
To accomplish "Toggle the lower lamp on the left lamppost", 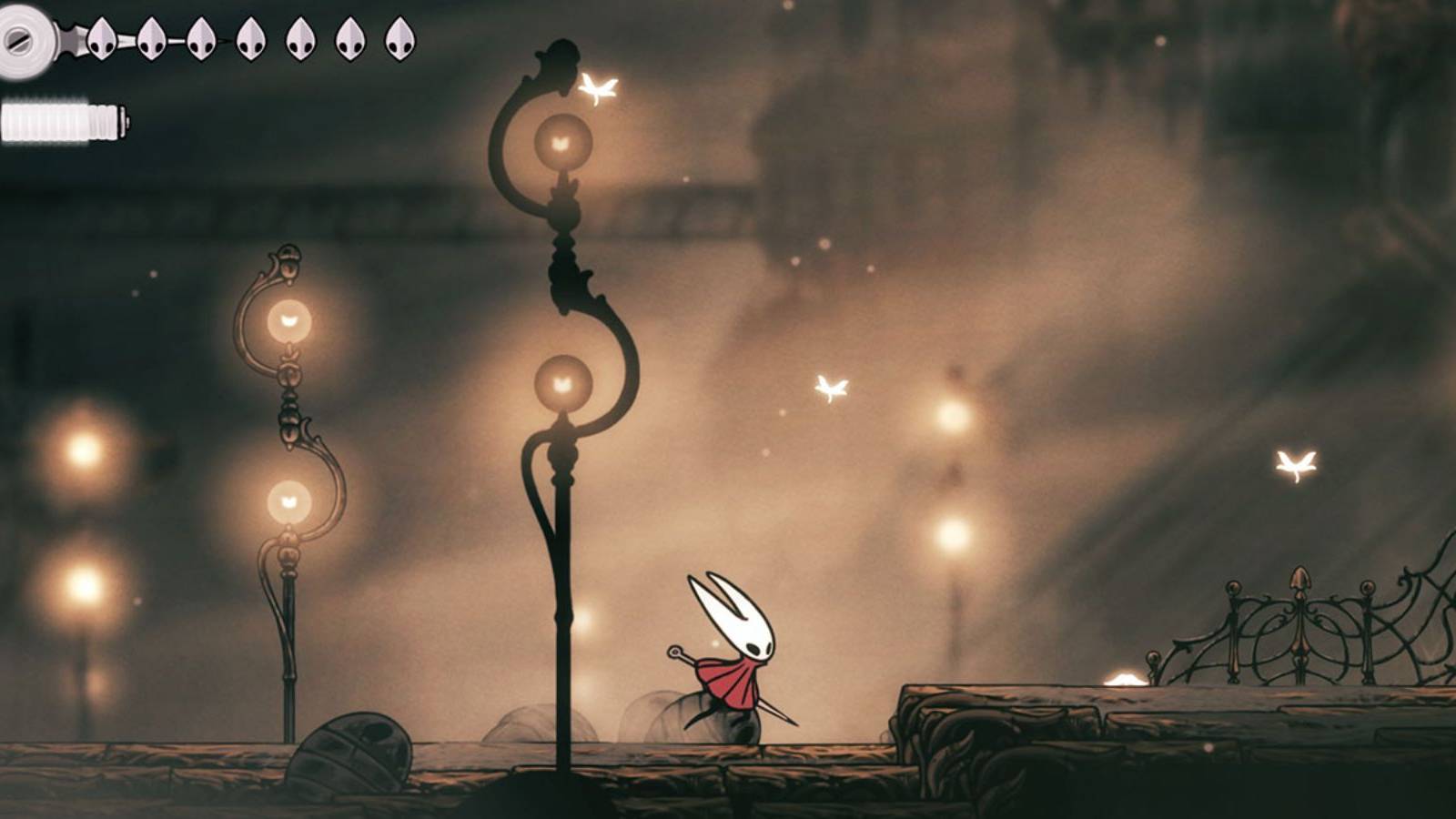I will pos(291,499).
